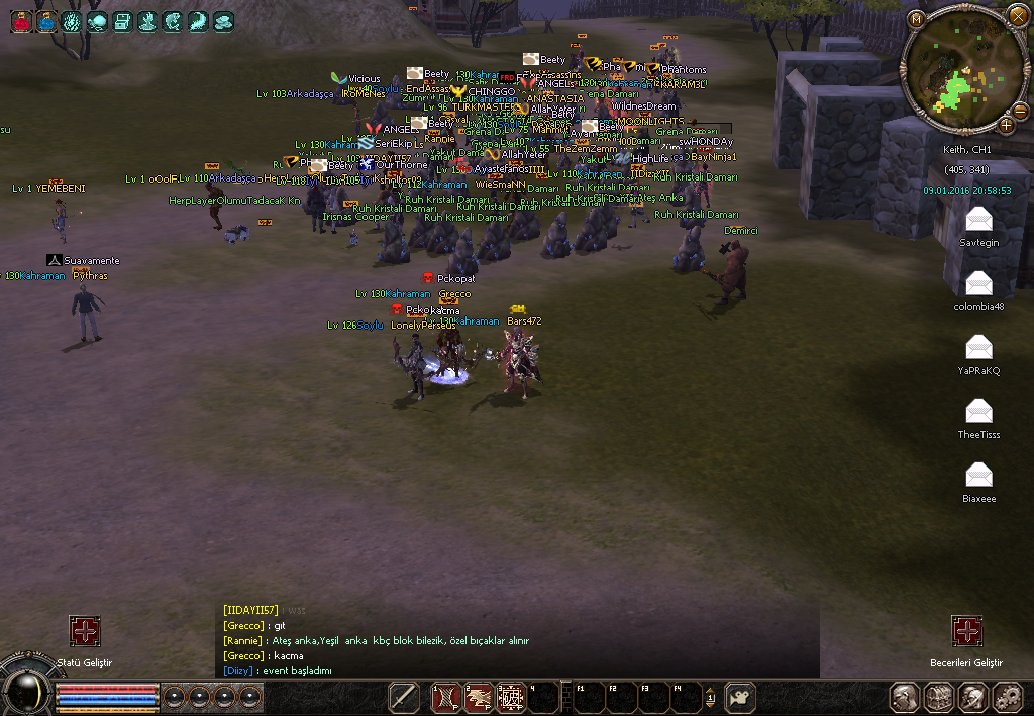Activate the skill in quickslot 2

coord(478,696)
